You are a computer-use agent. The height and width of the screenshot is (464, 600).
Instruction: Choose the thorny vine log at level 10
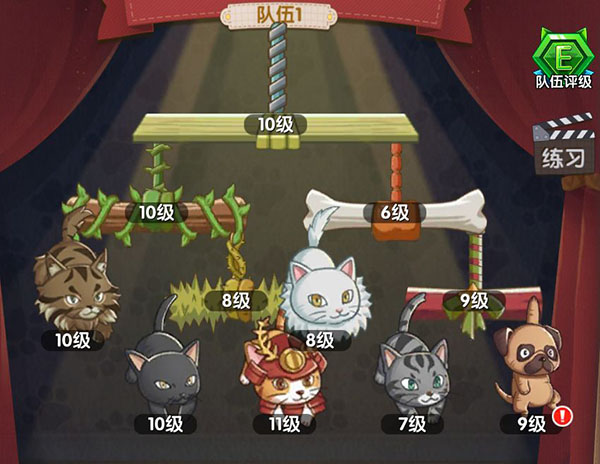(155, 213)
